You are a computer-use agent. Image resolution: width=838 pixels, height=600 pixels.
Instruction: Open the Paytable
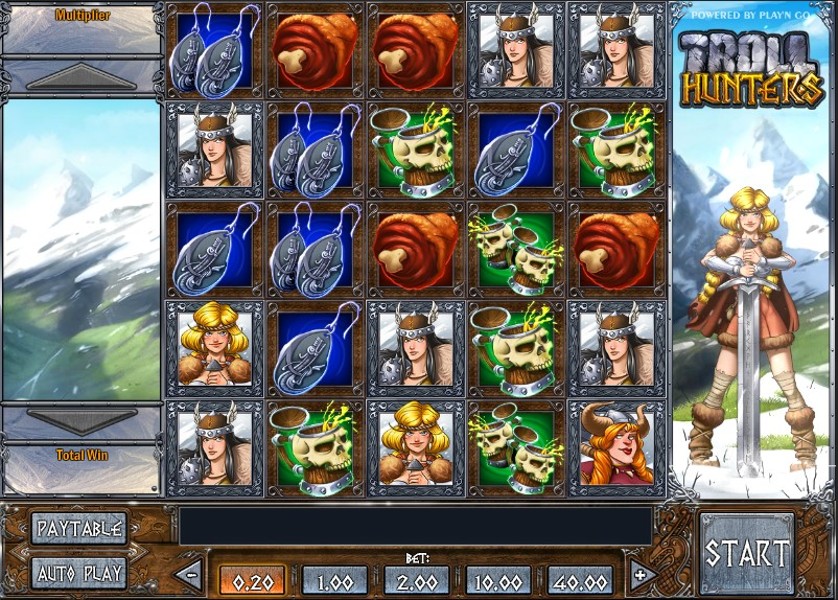tap(78, 528)
